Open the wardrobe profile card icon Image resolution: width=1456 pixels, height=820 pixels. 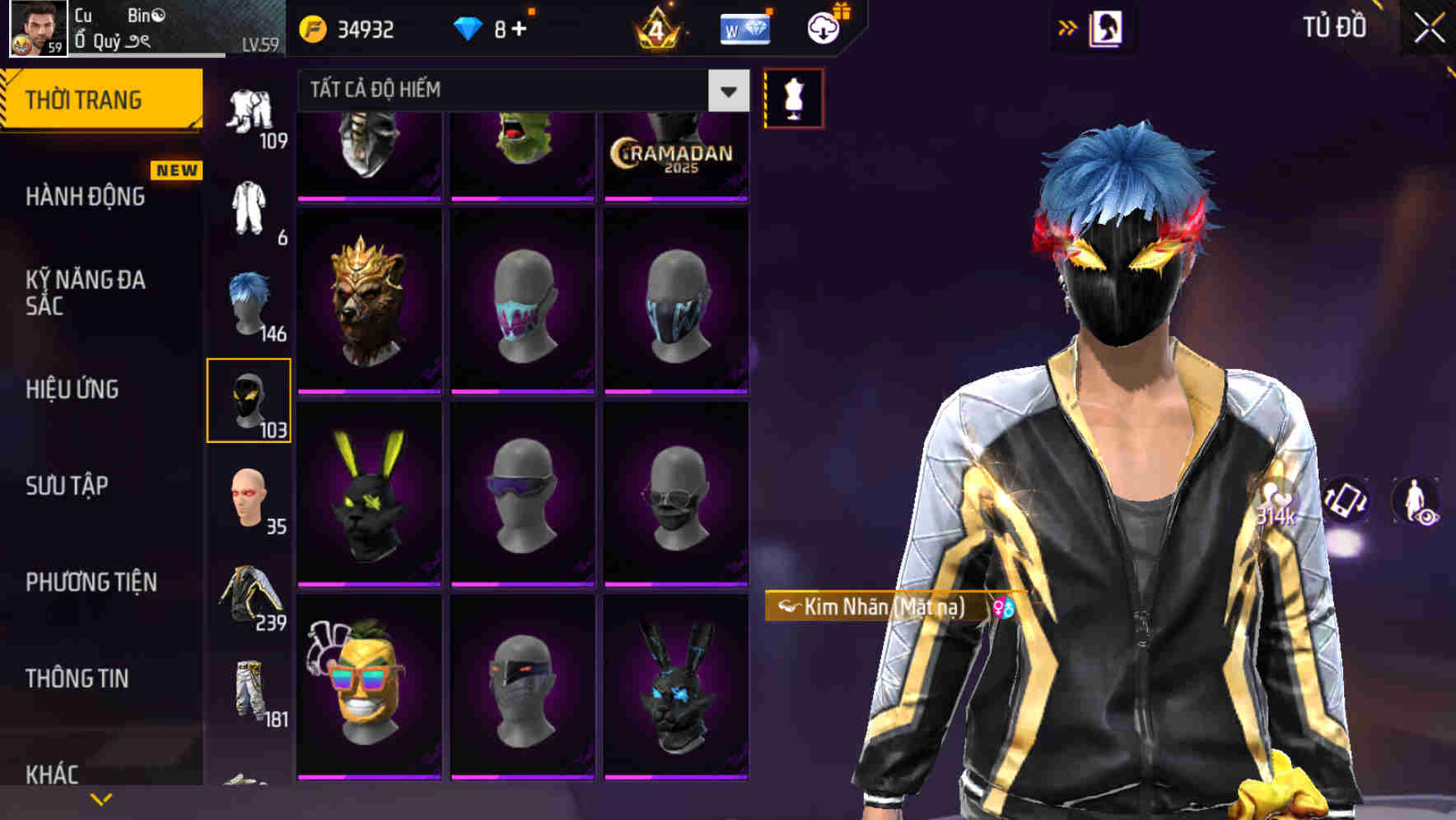pyautogui.click(x=1108, y=27)
